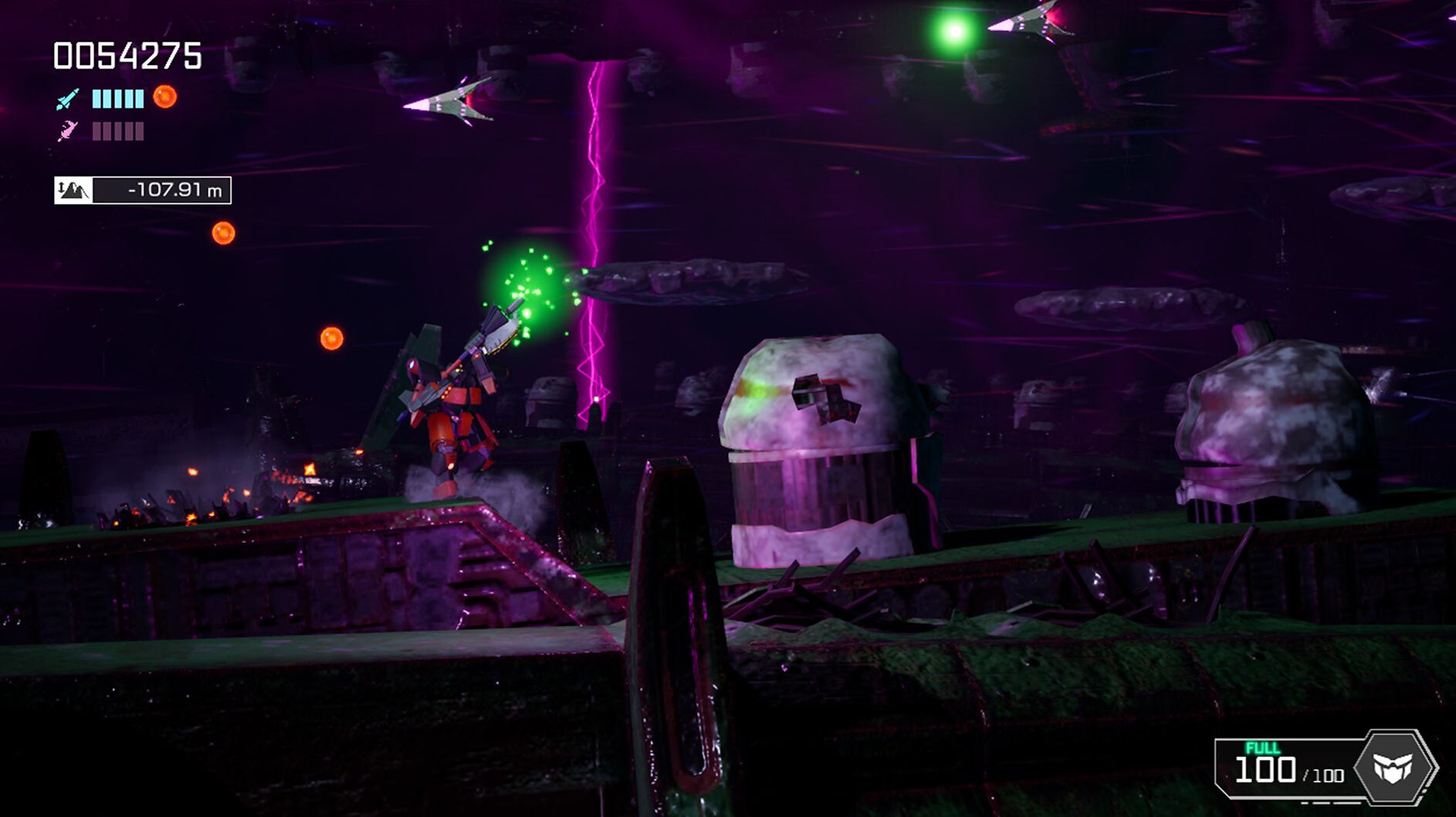
Task: Click the mountain depth gauge icon
Action: click(x=73, y=190)
